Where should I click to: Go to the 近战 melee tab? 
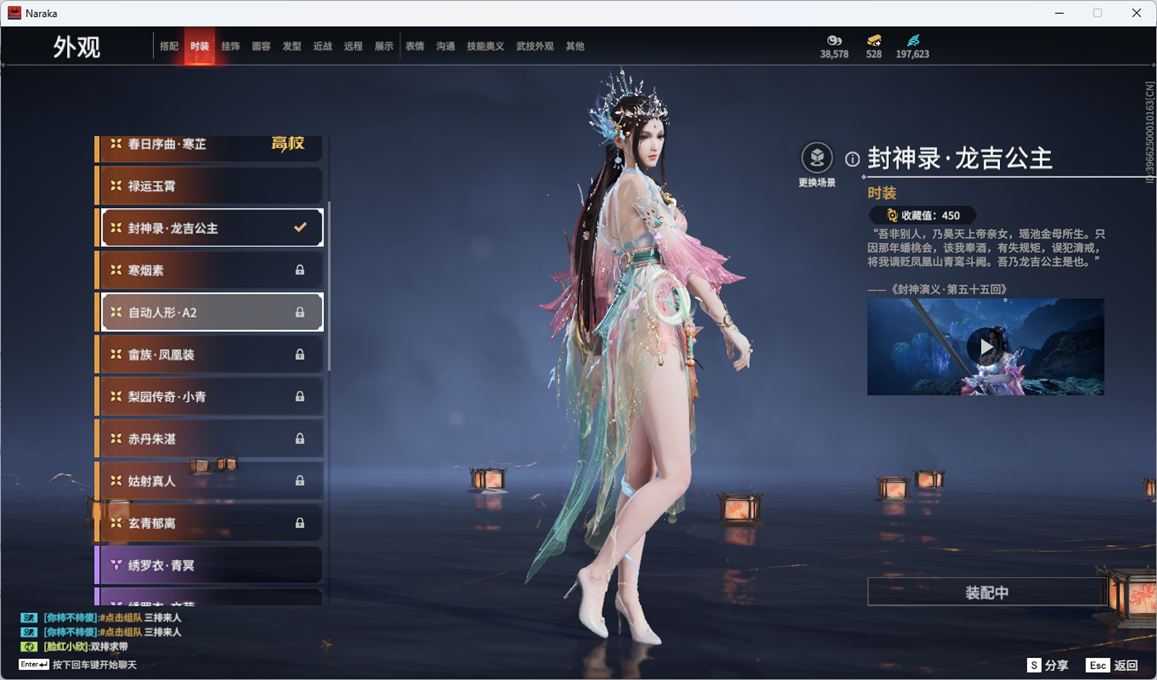(x=322, y=46)
